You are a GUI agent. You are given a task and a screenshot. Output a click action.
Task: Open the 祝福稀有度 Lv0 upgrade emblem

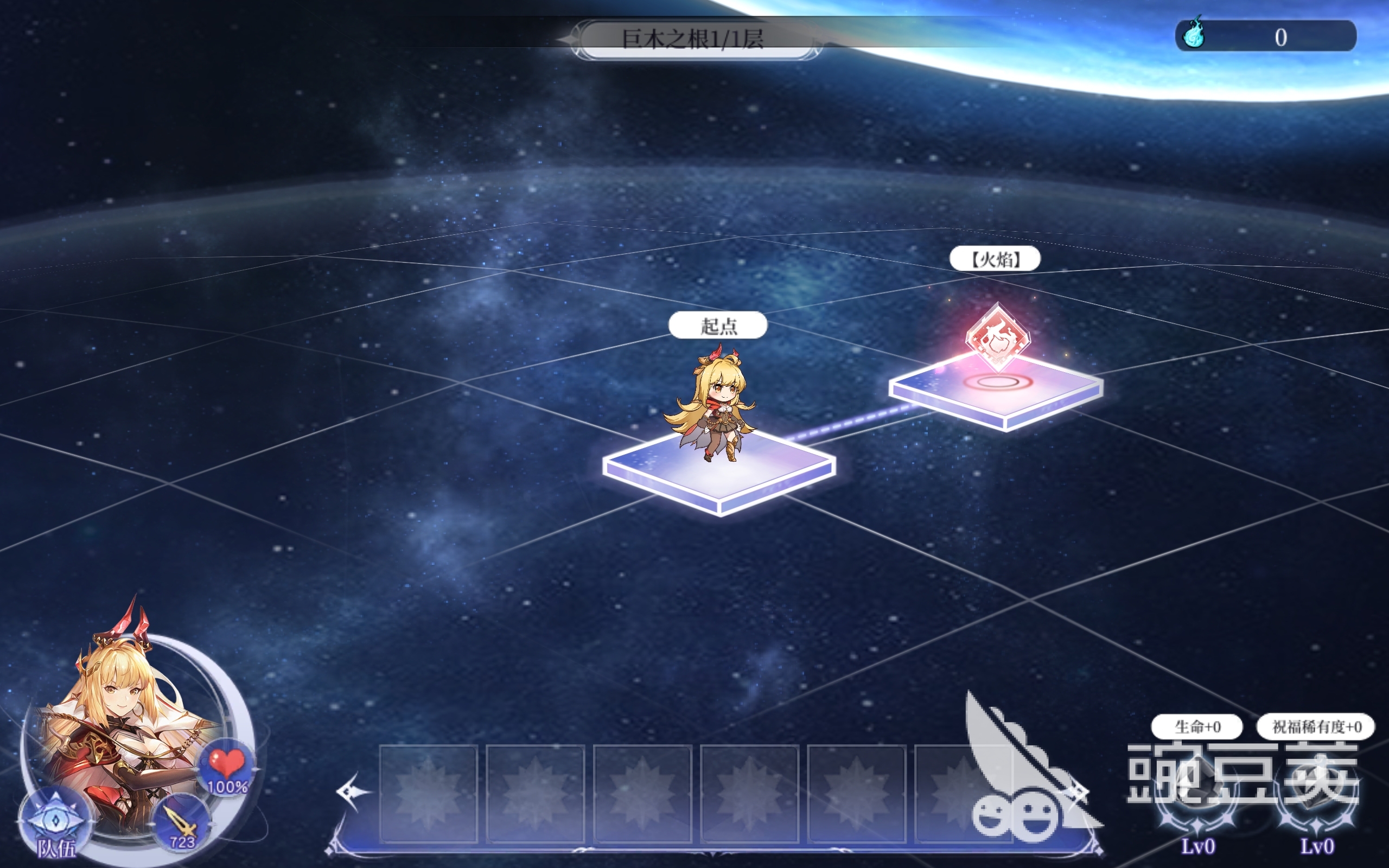pos(1317,803)
